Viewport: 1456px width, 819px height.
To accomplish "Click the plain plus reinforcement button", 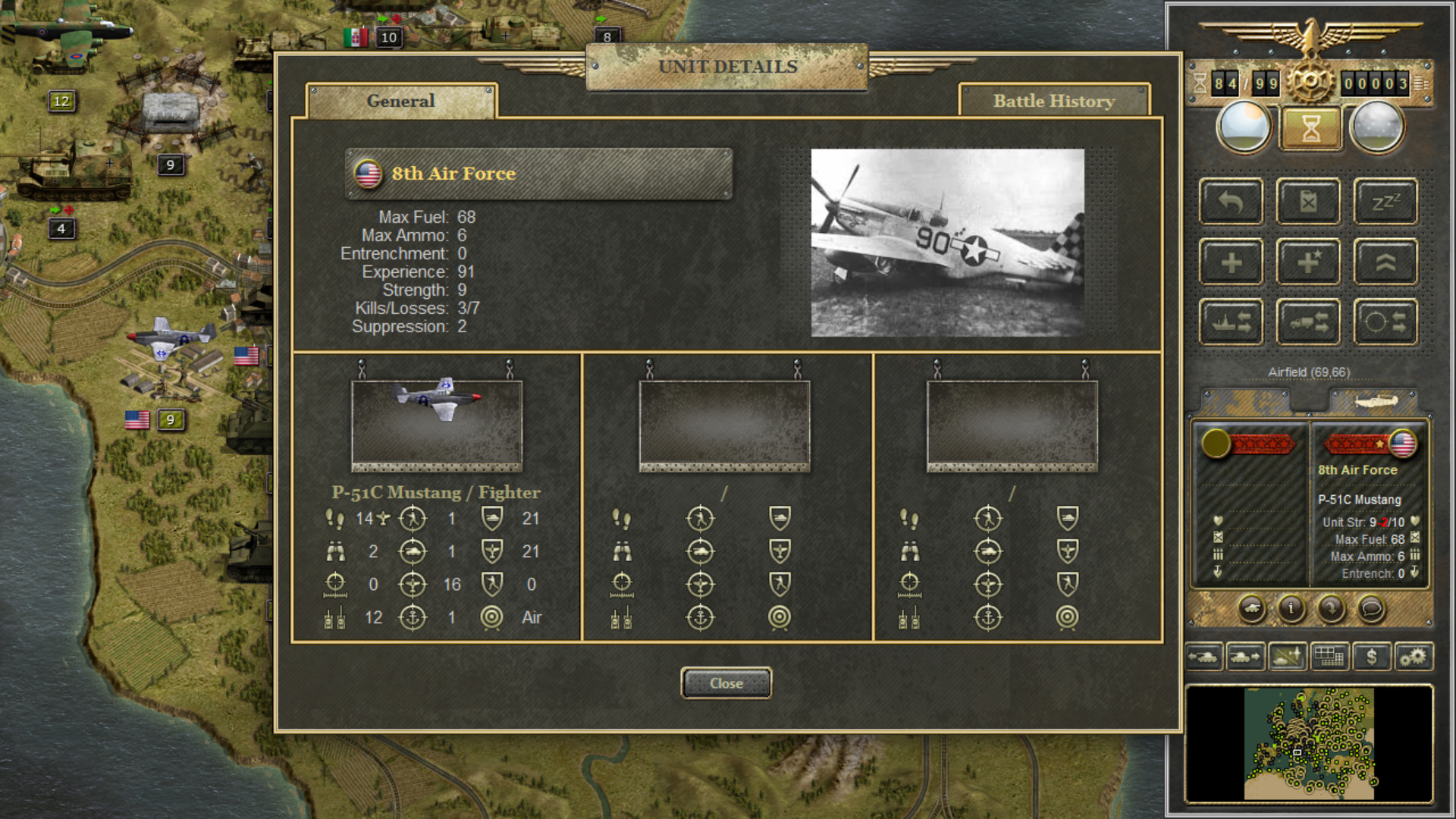I will click(x=1231, y=262).
